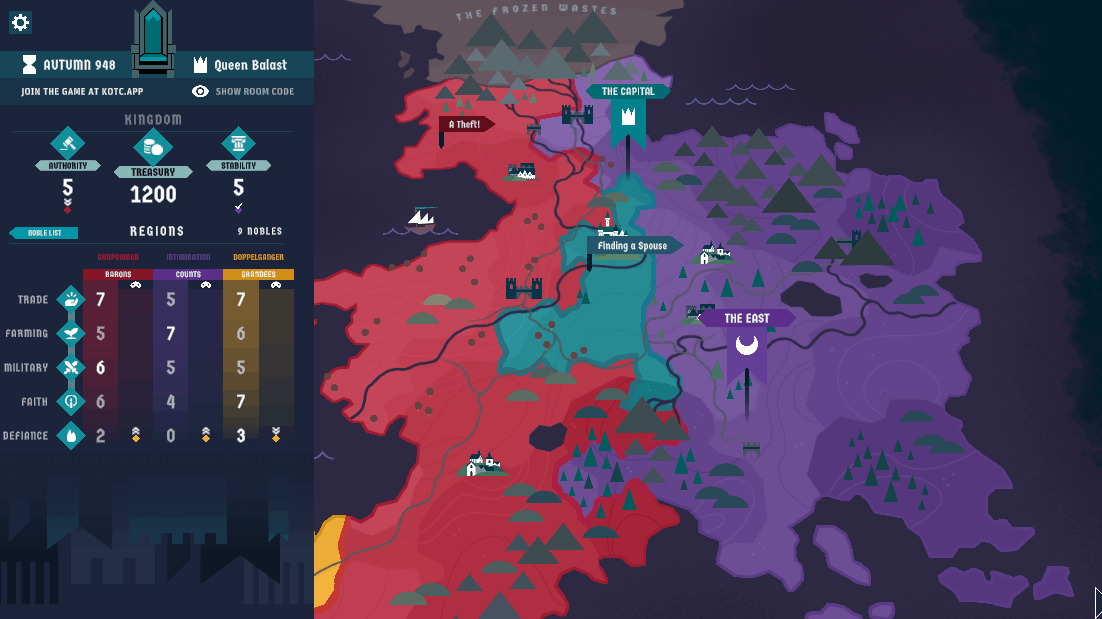Click the throne icon at panel top
1102x619 pixels.
pos(153,35)
